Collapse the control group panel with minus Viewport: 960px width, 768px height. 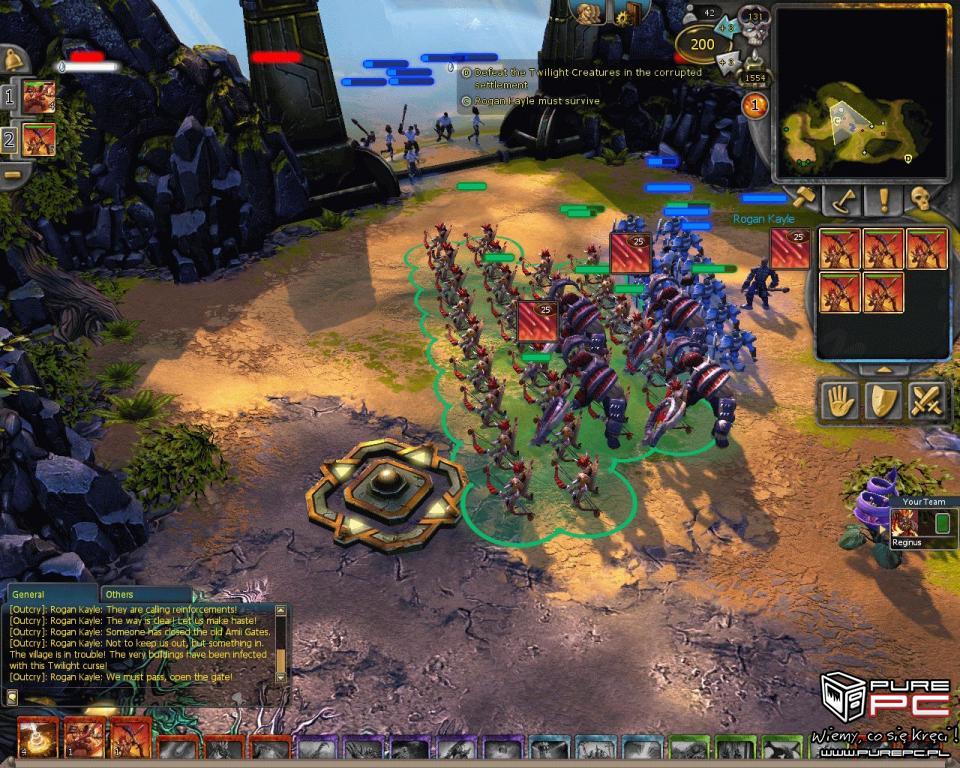13,174
